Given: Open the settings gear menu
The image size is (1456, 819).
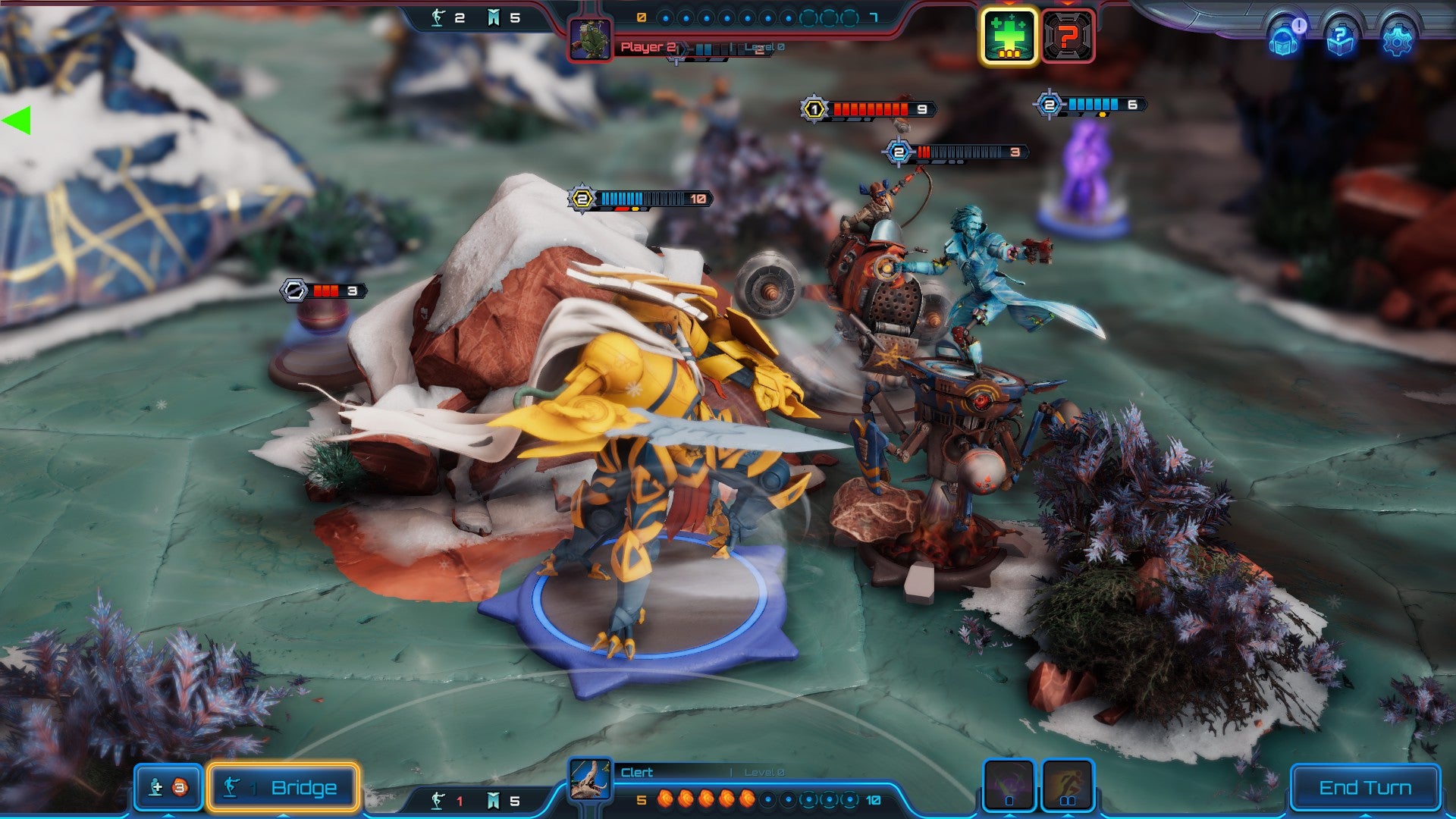Looking at the screenshot, I should (1397, 39).
